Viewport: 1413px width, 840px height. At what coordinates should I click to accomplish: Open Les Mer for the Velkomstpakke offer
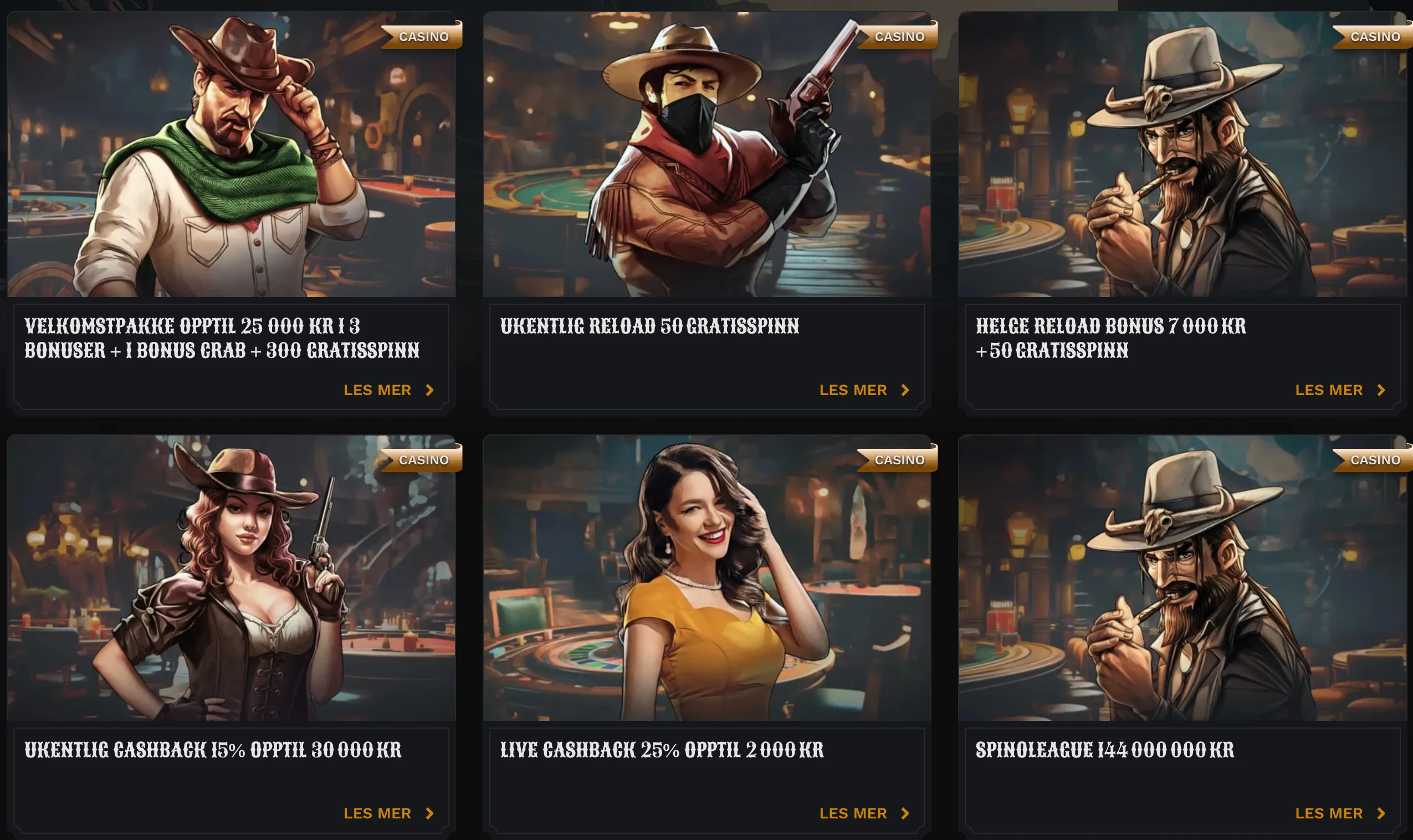pyautogui.click(x=388, y=390)
